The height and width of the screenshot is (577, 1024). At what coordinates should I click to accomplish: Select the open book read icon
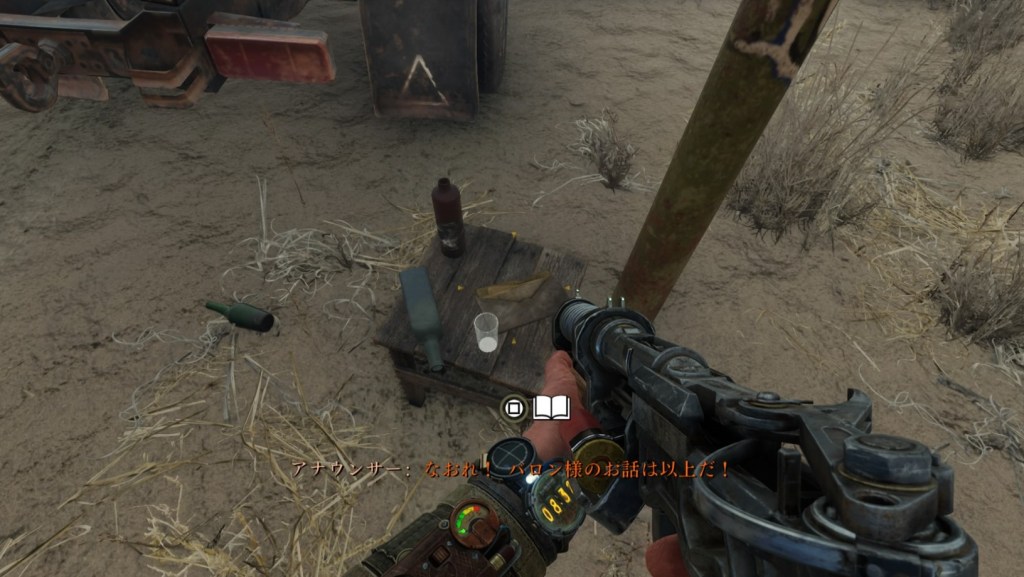pos(551,407)
